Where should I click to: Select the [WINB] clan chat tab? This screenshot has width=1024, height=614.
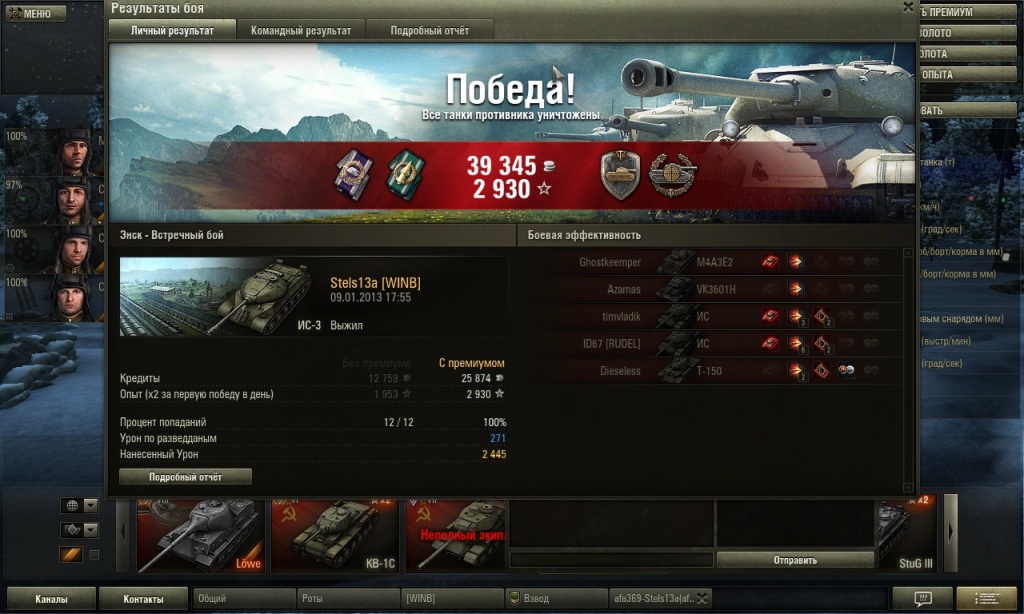click(x=450, y=598)
